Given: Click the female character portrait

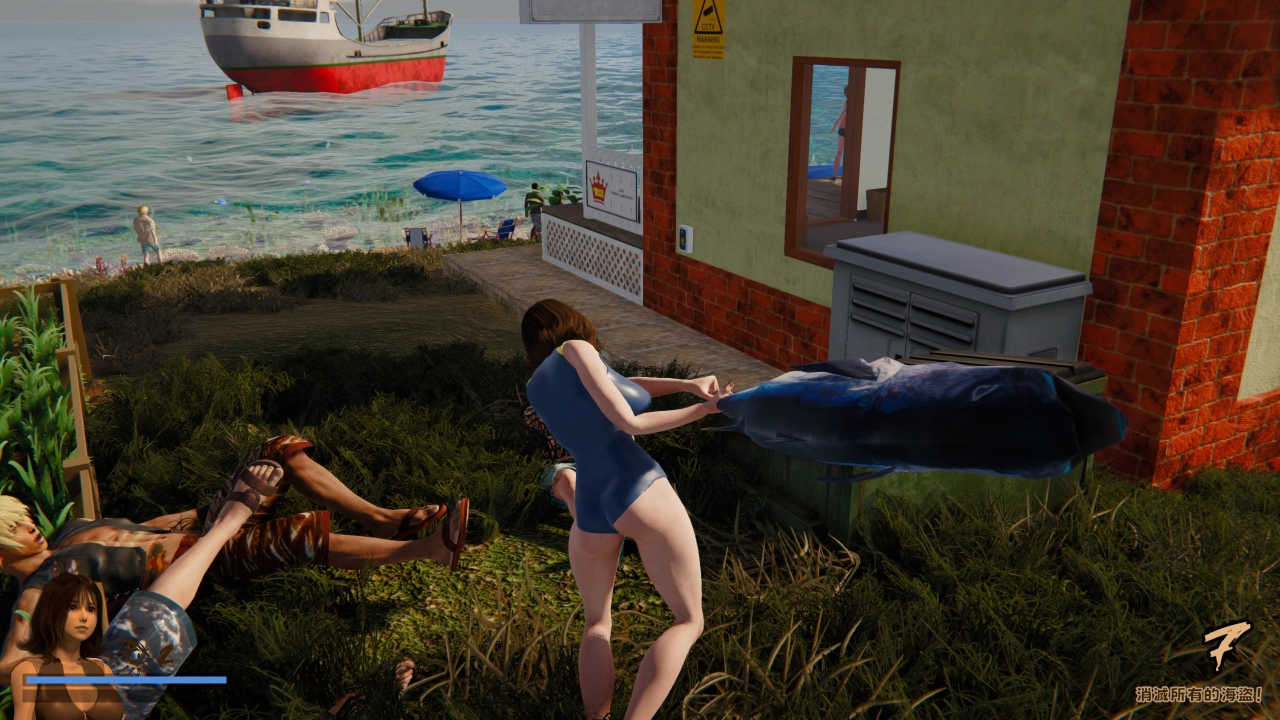Looking at the screenshot, I should click(x=64, y=640).
